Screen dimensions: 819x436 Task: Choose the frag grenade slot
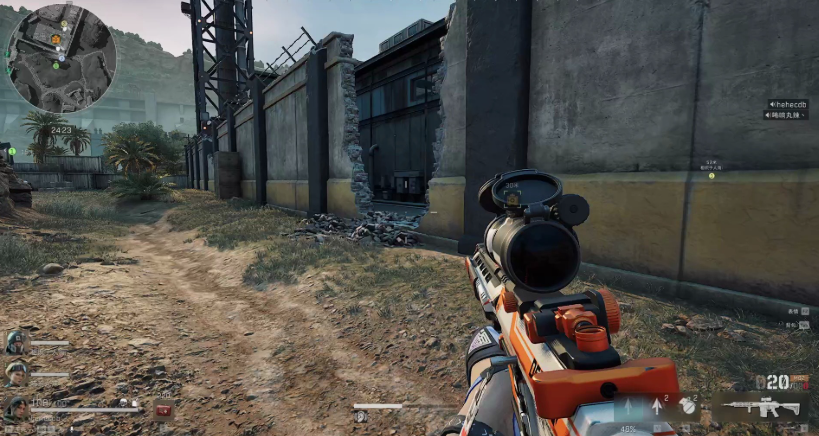point(687,406)
